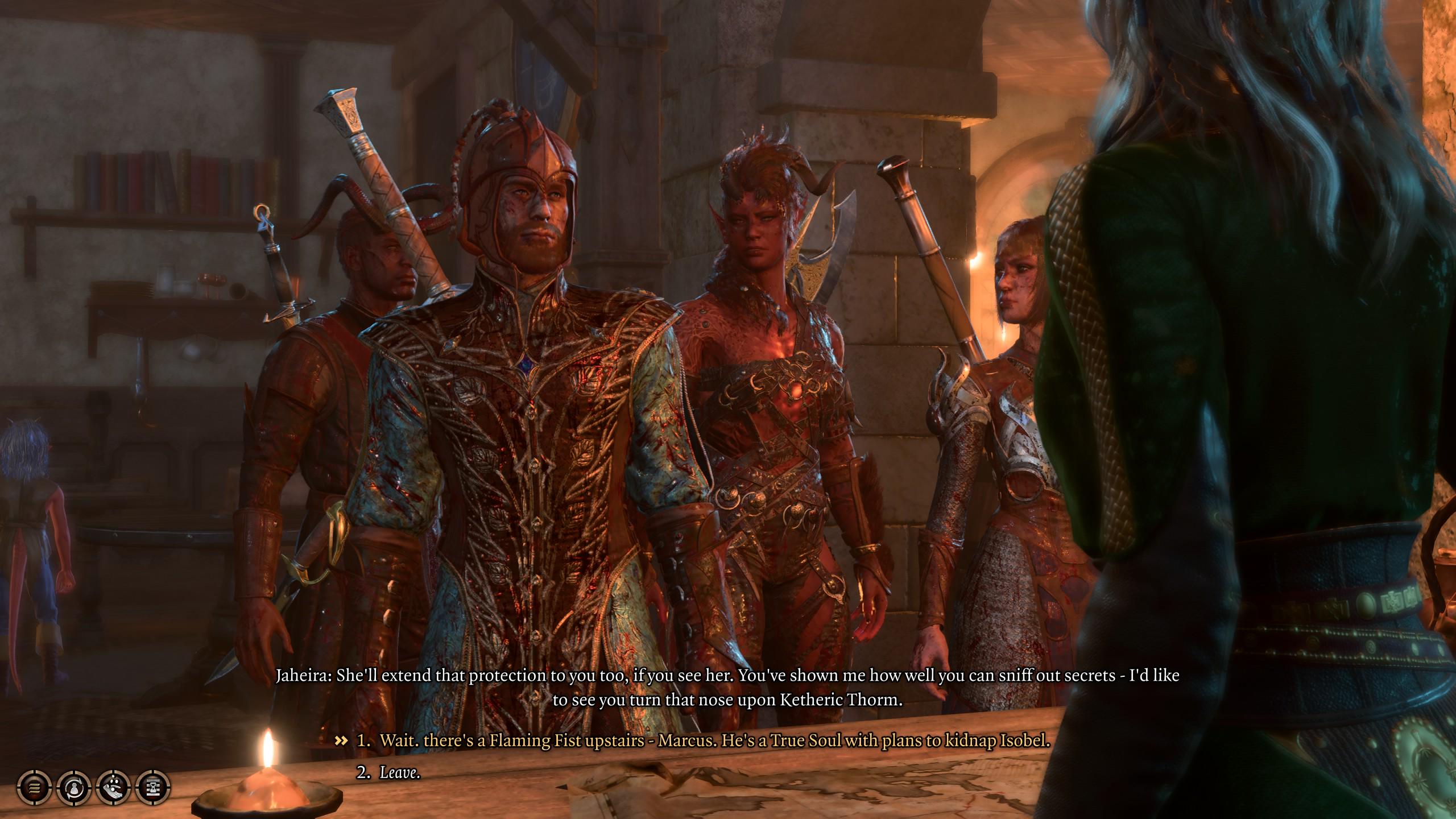Select the 'Leave' dialogue option

[x=399, y=772]
